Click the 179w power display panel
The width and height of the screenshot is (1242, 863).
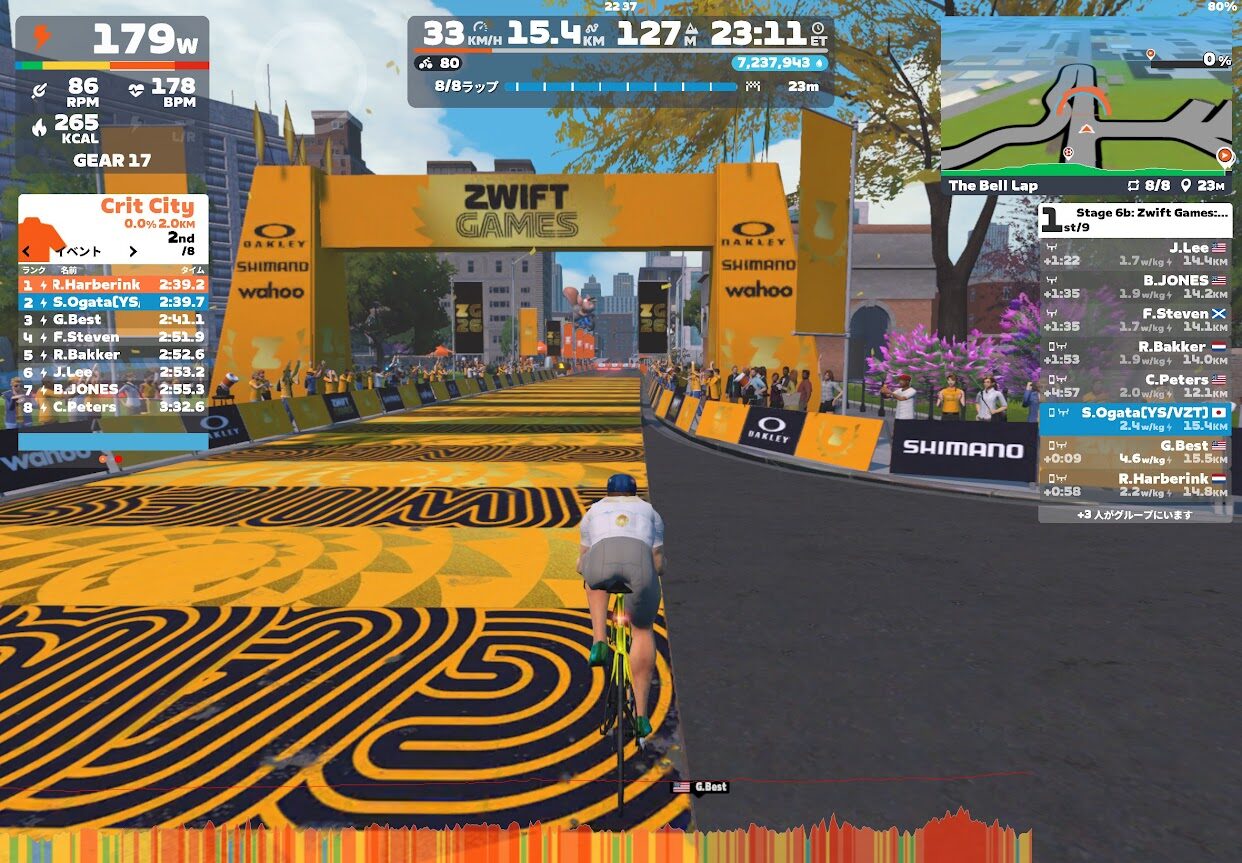tap(113, 40)
